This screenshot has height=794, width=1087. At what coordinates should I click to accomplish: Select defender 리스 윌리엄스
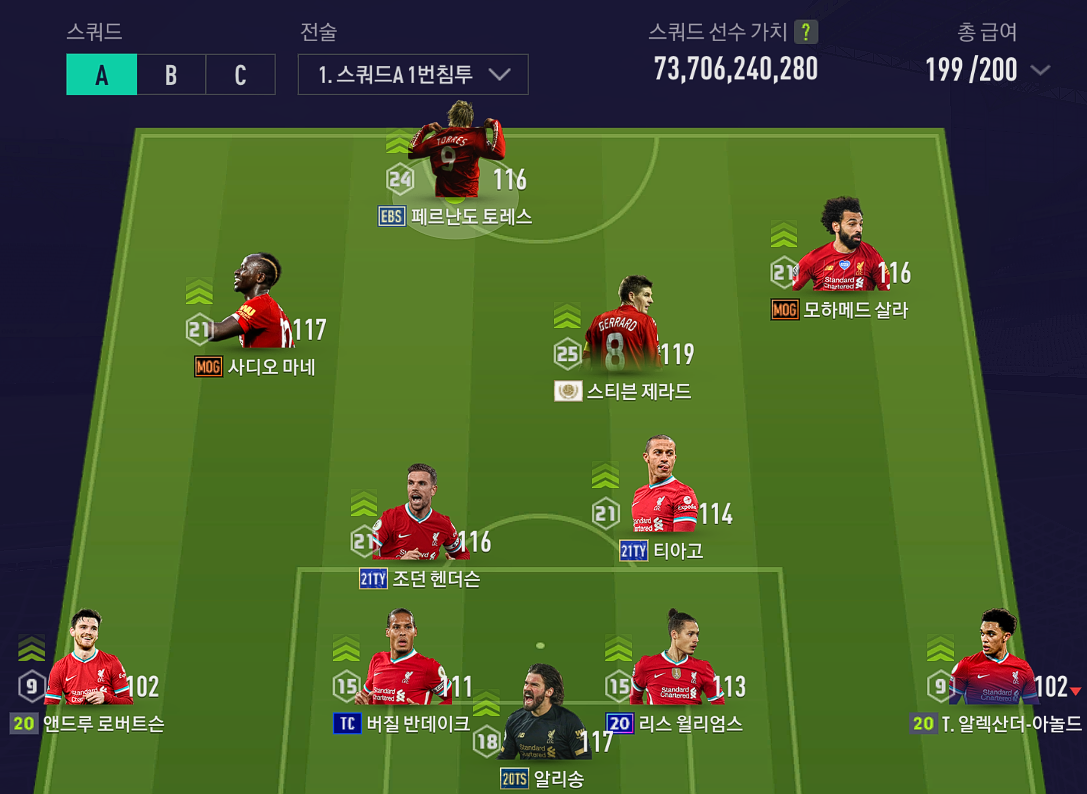tap(677, 659)
